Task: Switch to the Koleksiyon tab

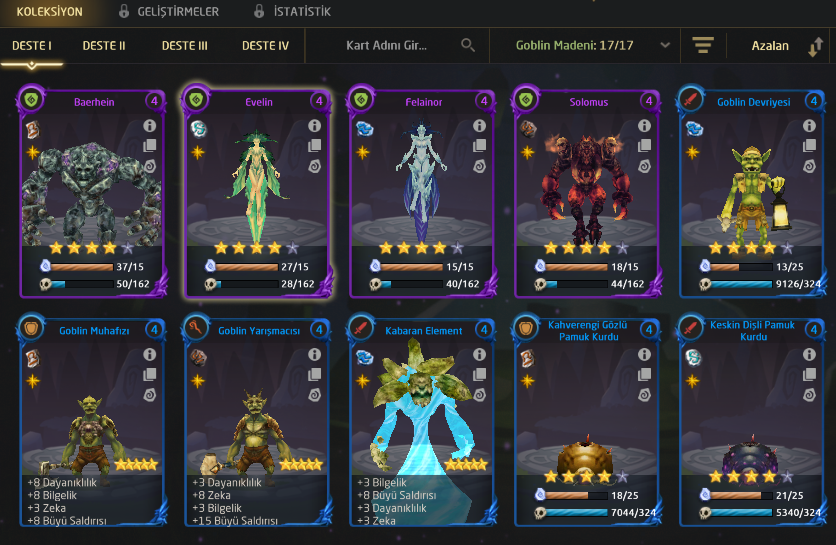Action: click(50, 12)
